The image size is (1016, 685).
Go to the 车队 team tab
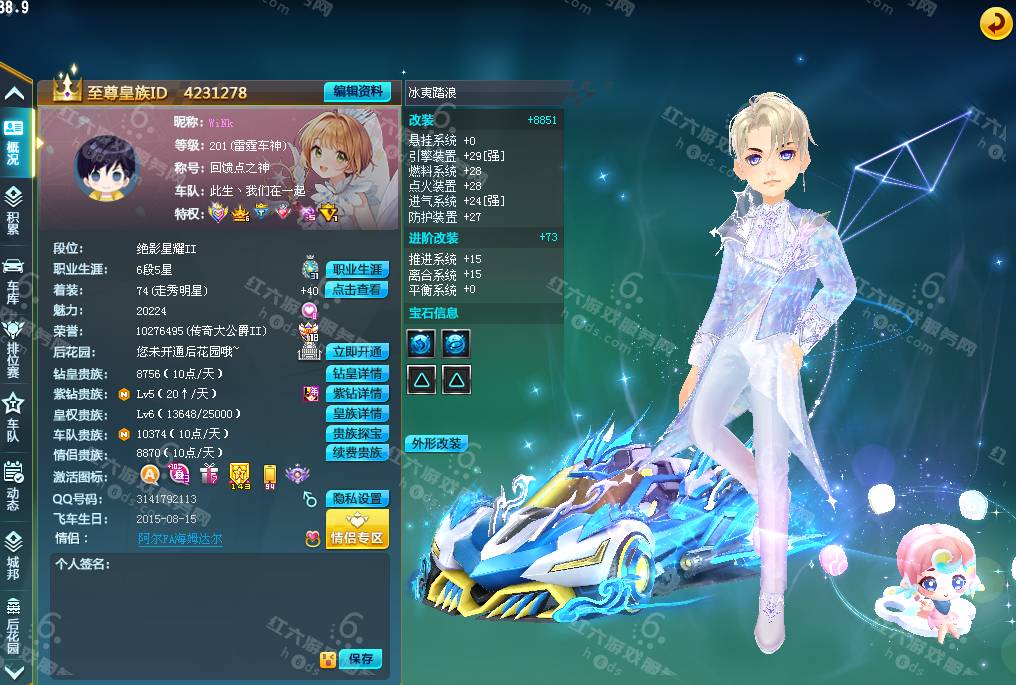click(x=14, y=416)
